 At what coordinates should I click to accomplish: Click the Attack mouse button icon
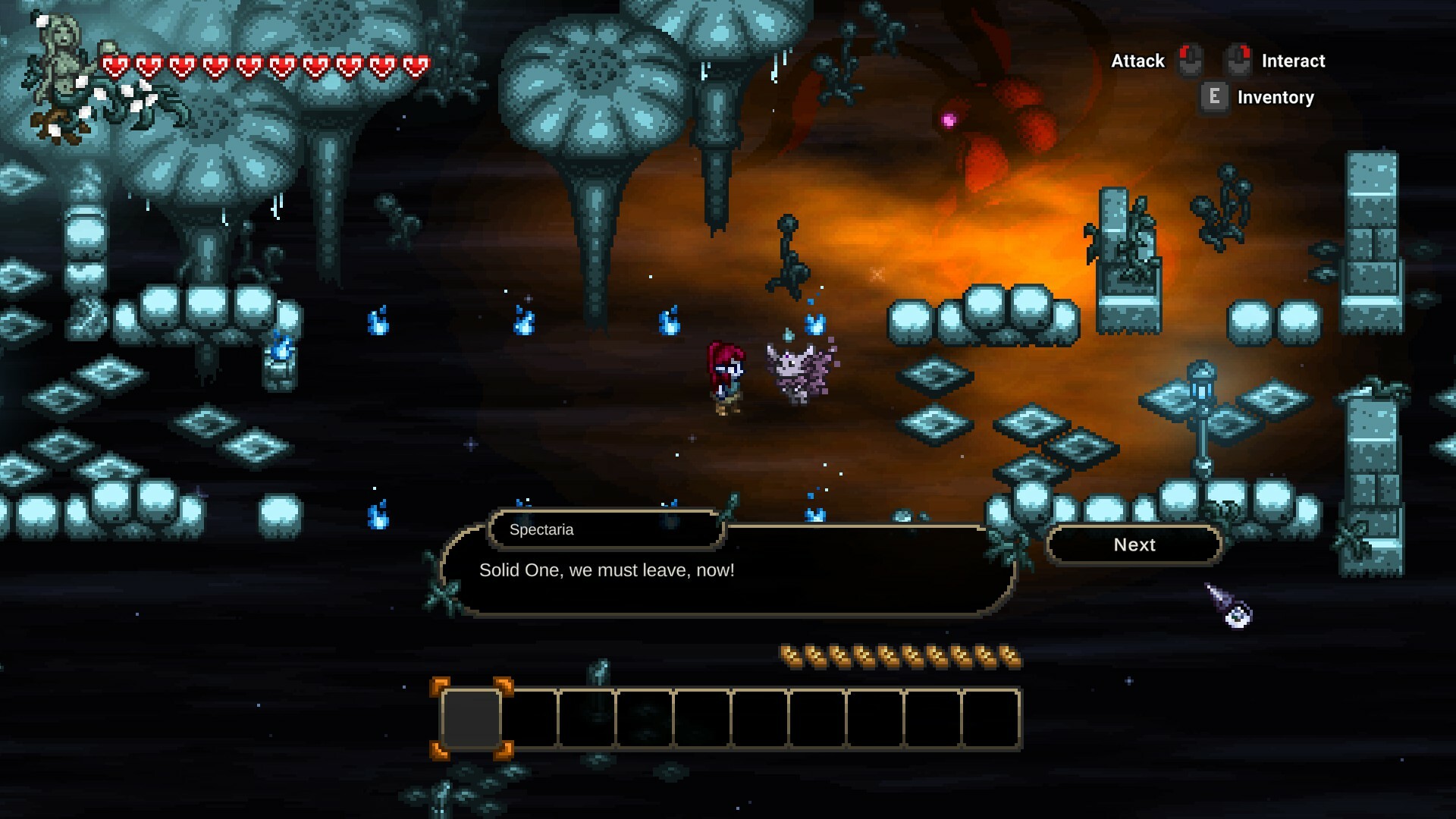pos(1191,61)
